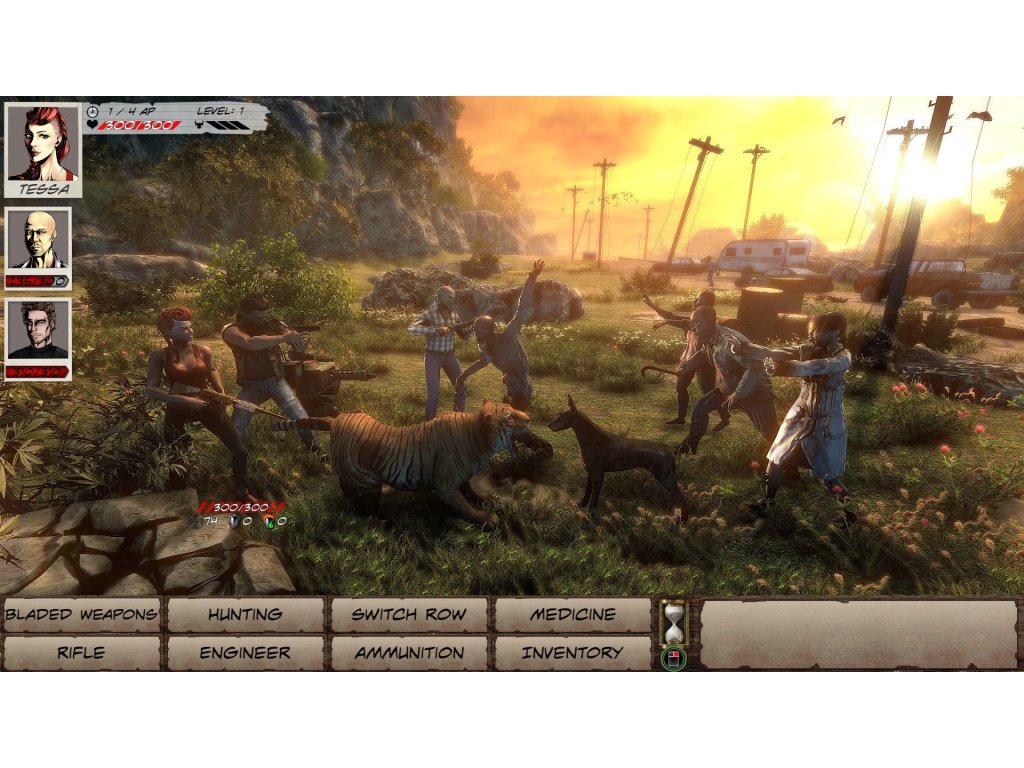Click the round icon below the hourglass
The image size is (1024, 768).
tap(674, 658)
